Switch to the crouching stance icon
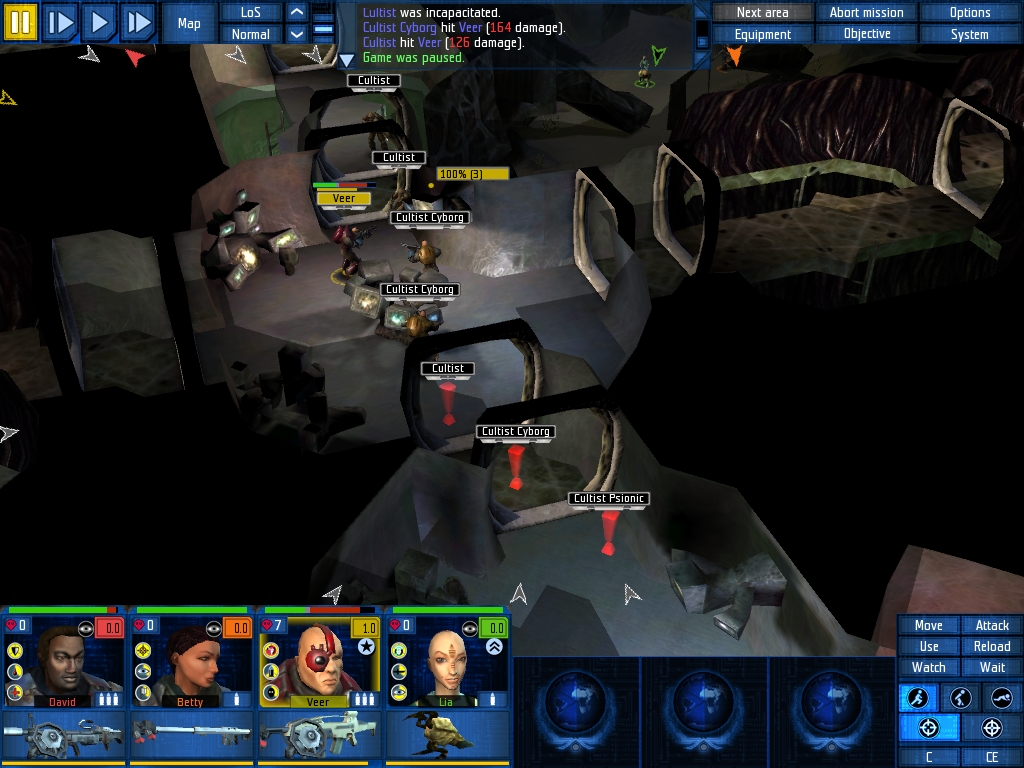Screen dimensions: 1024x768 pyautogui.click(x=960, y=698)
